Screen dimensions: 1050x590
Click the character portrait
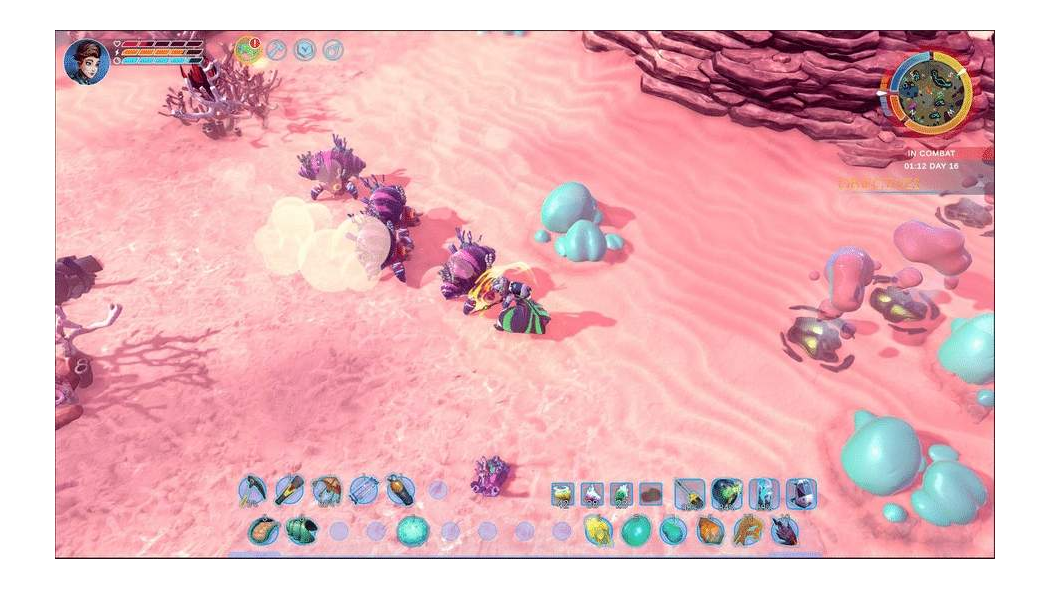point(87,62)
